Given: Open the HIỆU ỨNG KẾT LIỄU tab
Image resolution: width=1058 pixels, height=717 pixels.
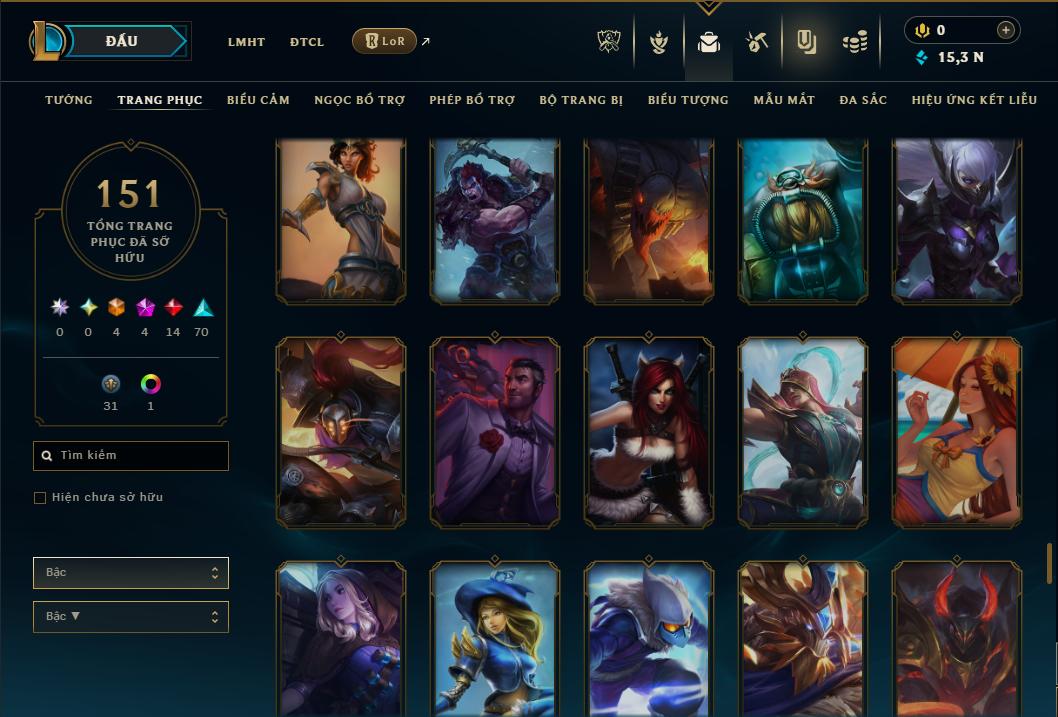Looking at the screenshot, I should (974, 100).
